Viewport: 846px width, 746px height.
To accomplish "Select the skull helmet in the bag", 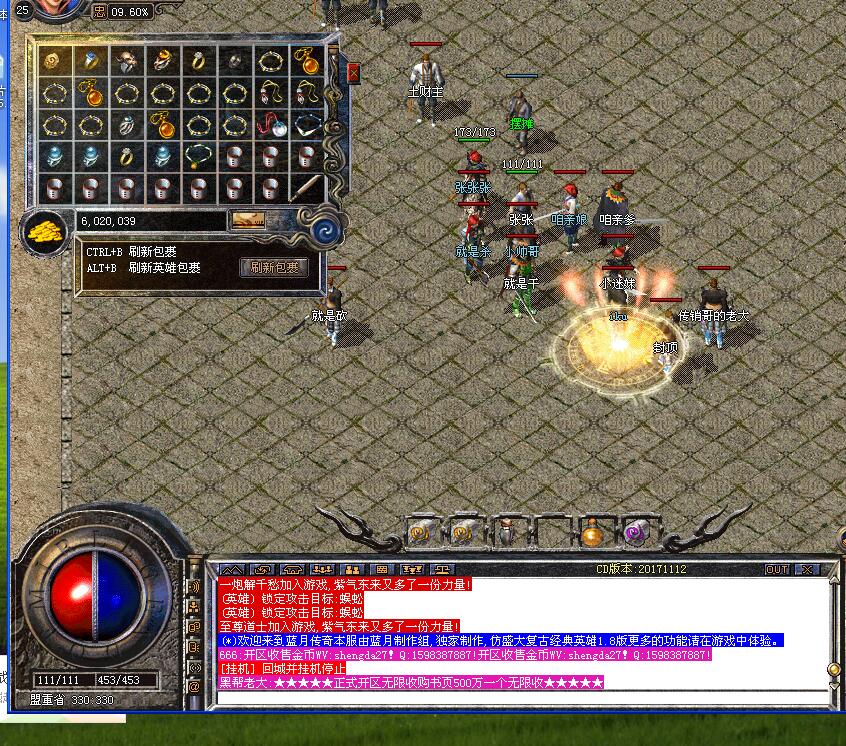I will click(127, 61).
